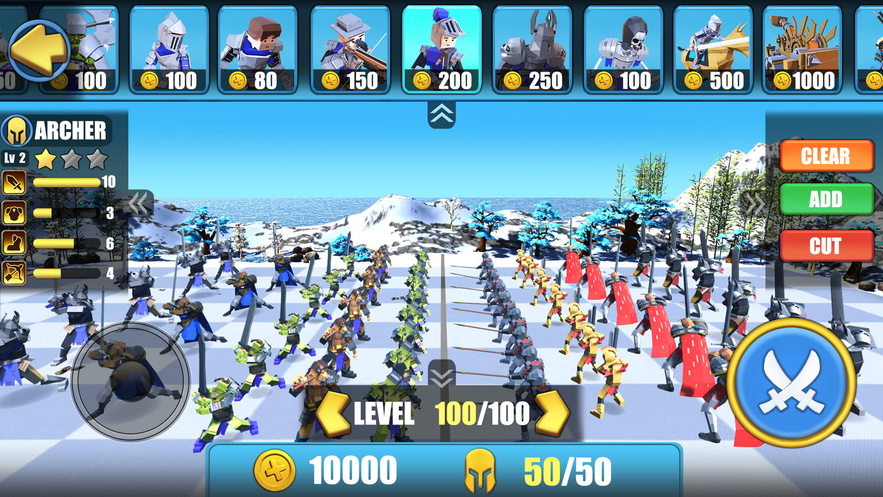Screen dimensions: 883x497
Task: Go to the previous level
Action: (334, 412)
